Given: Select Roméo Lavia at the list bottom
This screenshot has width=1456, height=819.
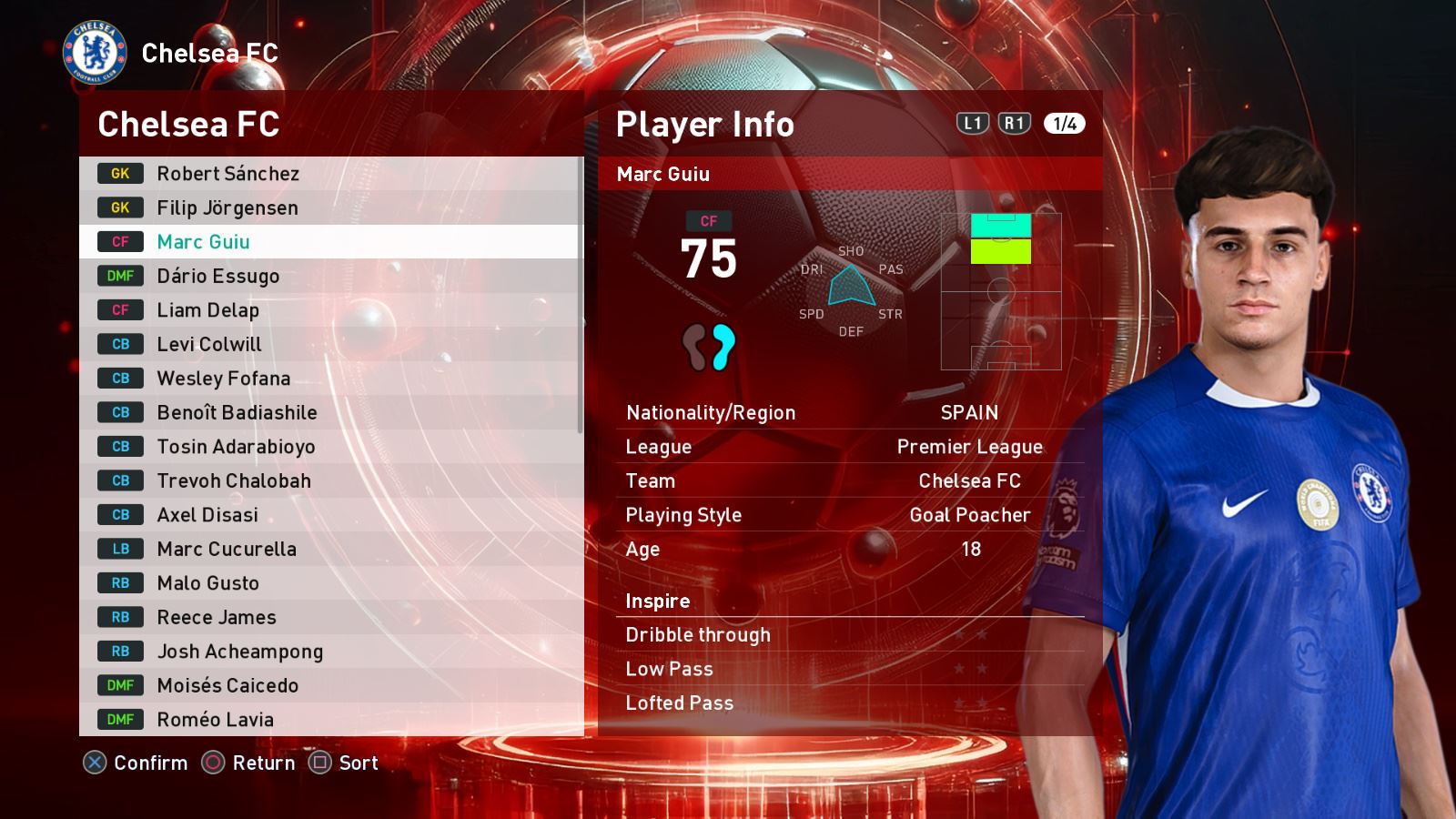Looking at the screenshot, I should pos(328,720).
